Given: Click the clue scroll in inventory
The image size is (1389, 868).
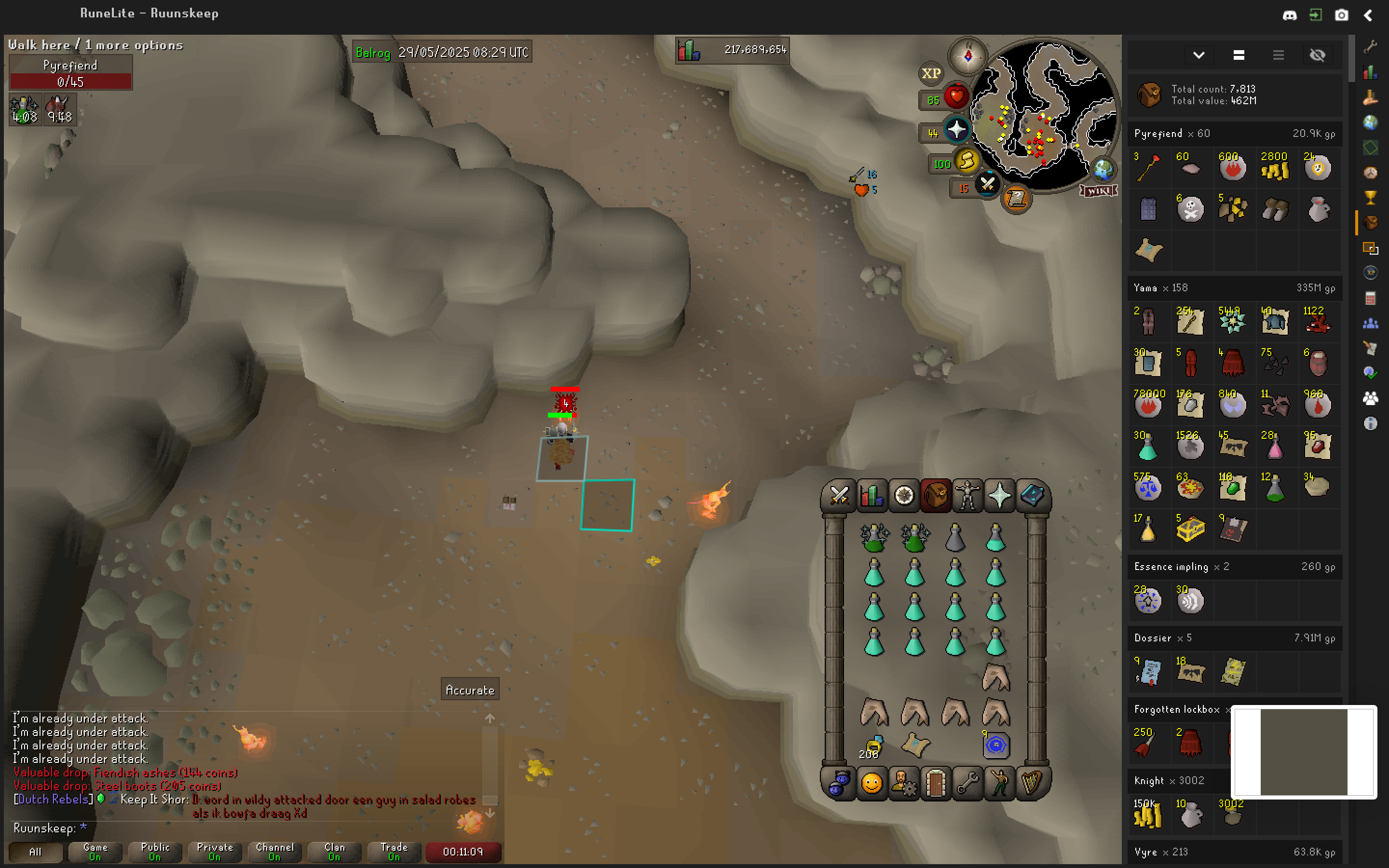Looking at the screenshot, I should [915, 745].
